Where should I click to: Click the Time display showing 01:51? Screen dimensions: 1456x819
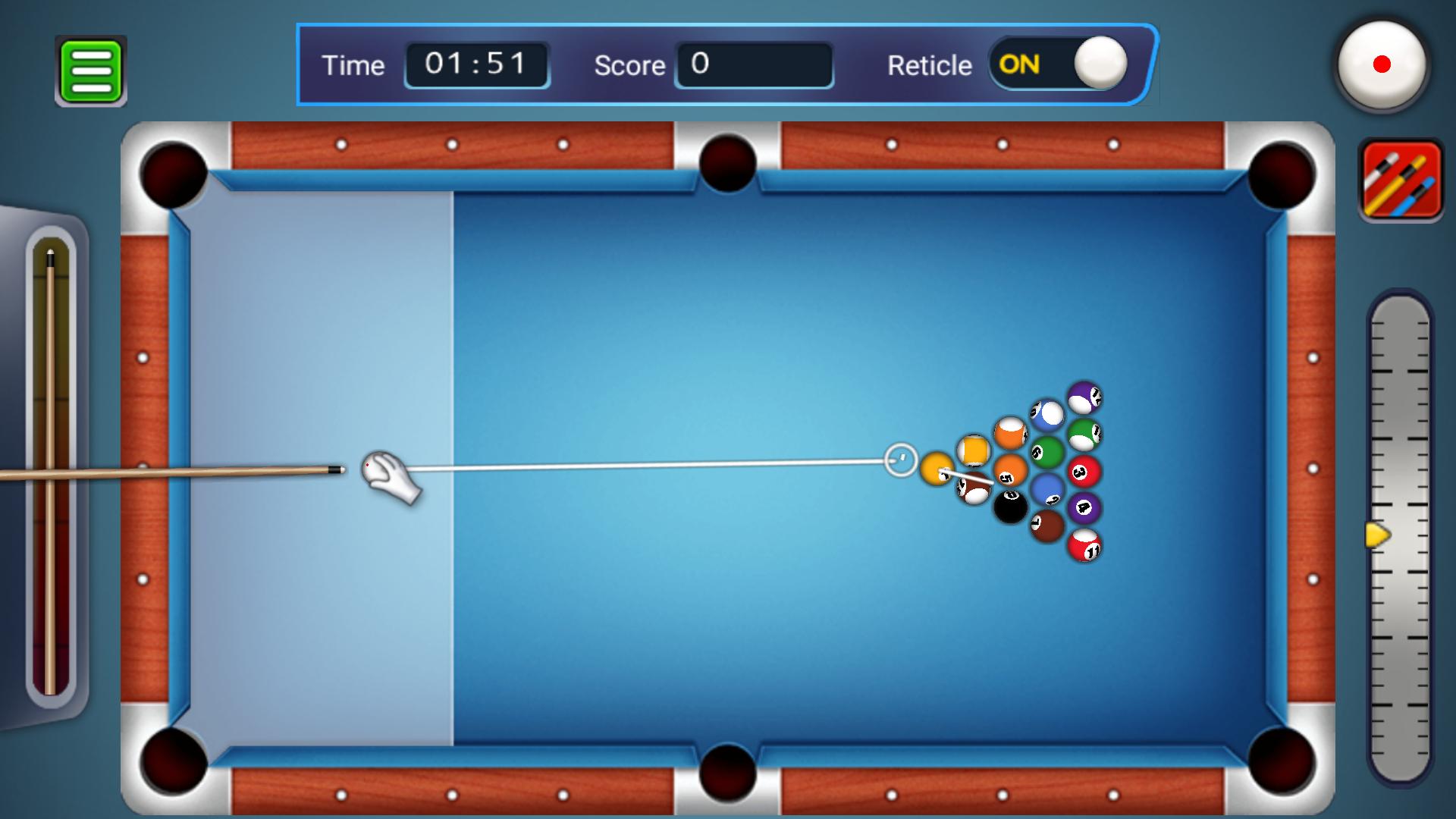pos(476,64)
